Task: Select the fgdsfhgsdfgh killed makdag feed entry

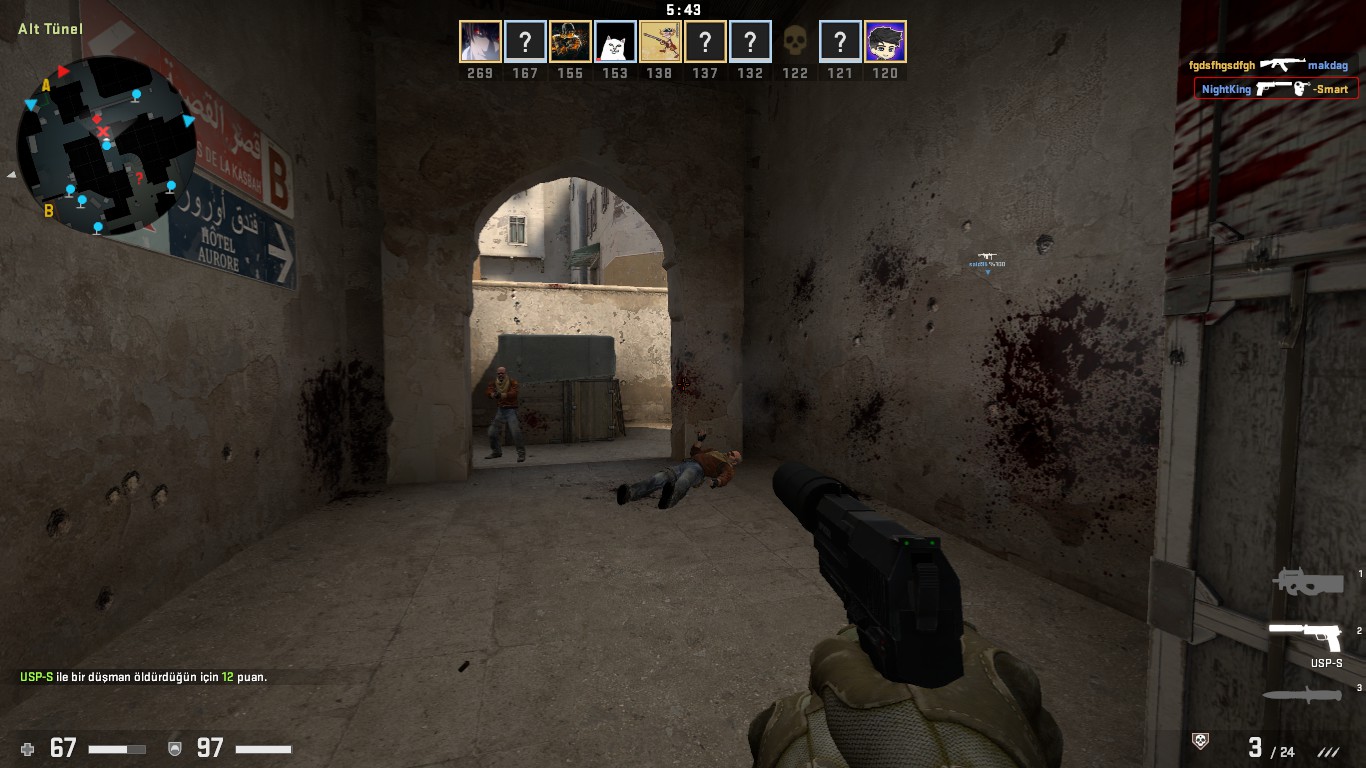Action: (1268, 65)
